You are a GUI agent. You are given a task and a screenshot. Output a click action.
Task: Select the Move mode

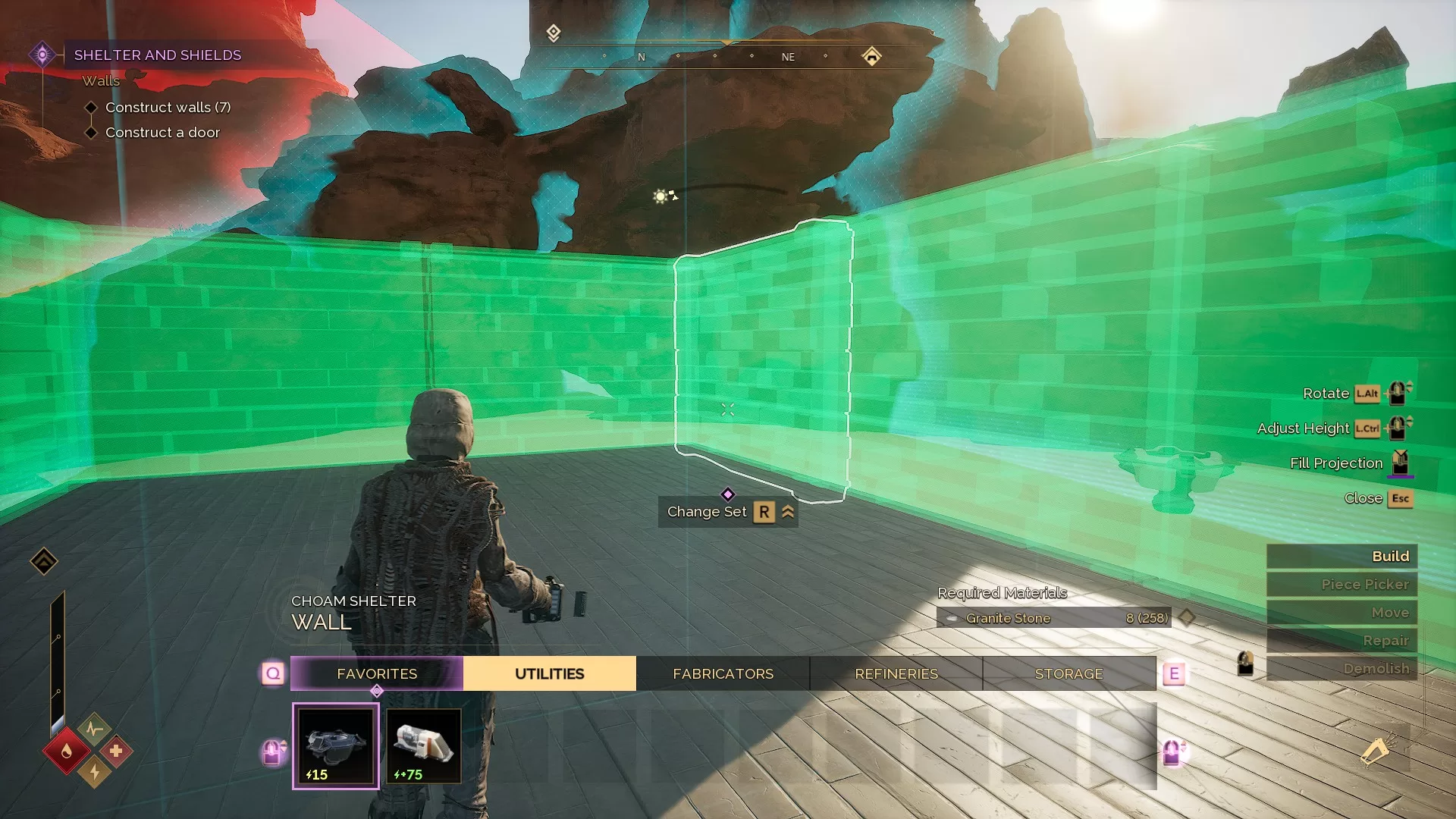point(1341,613)
